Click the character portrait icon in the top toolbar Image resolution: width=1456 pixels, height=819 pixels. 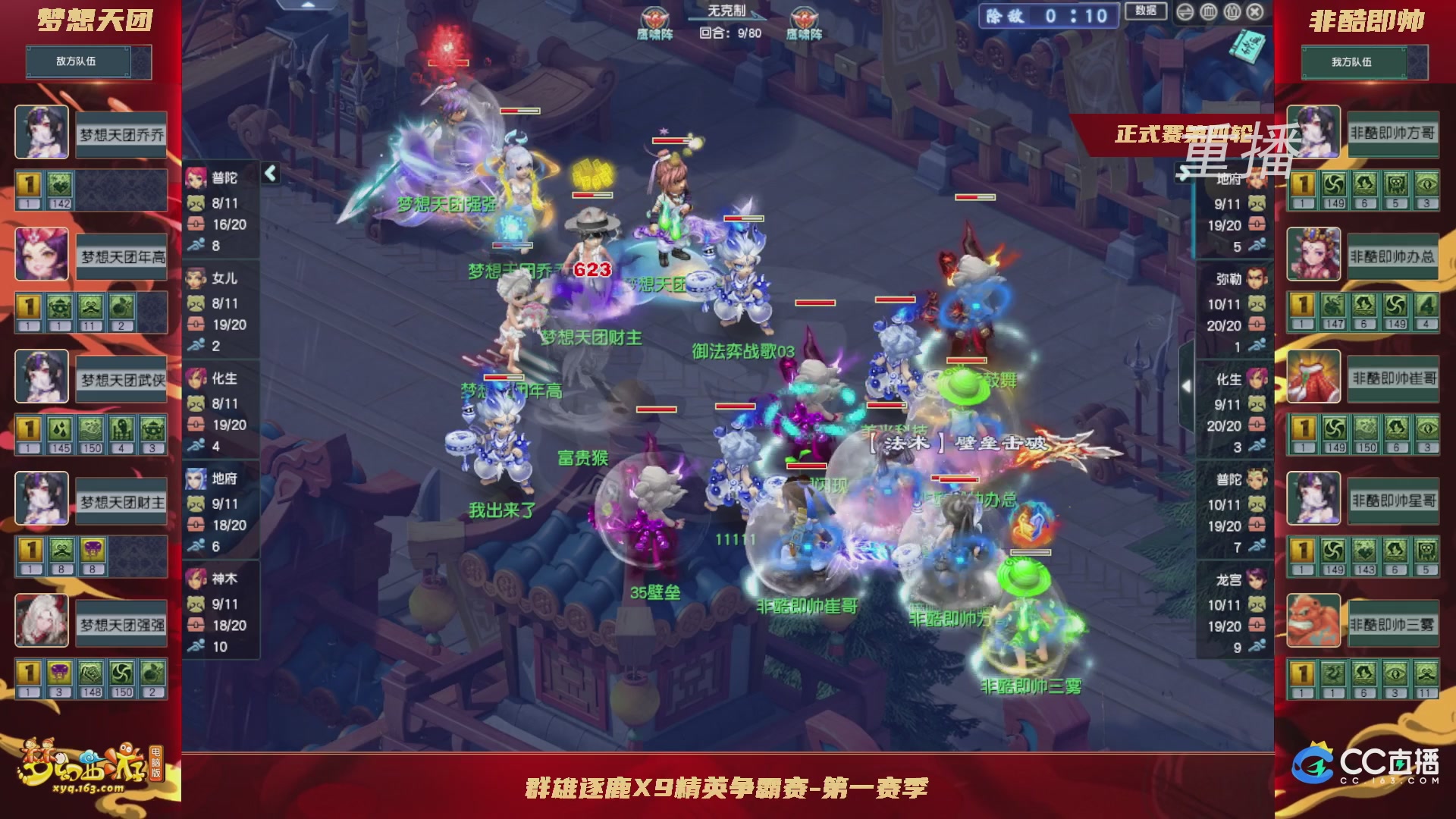coord(1232,11)
